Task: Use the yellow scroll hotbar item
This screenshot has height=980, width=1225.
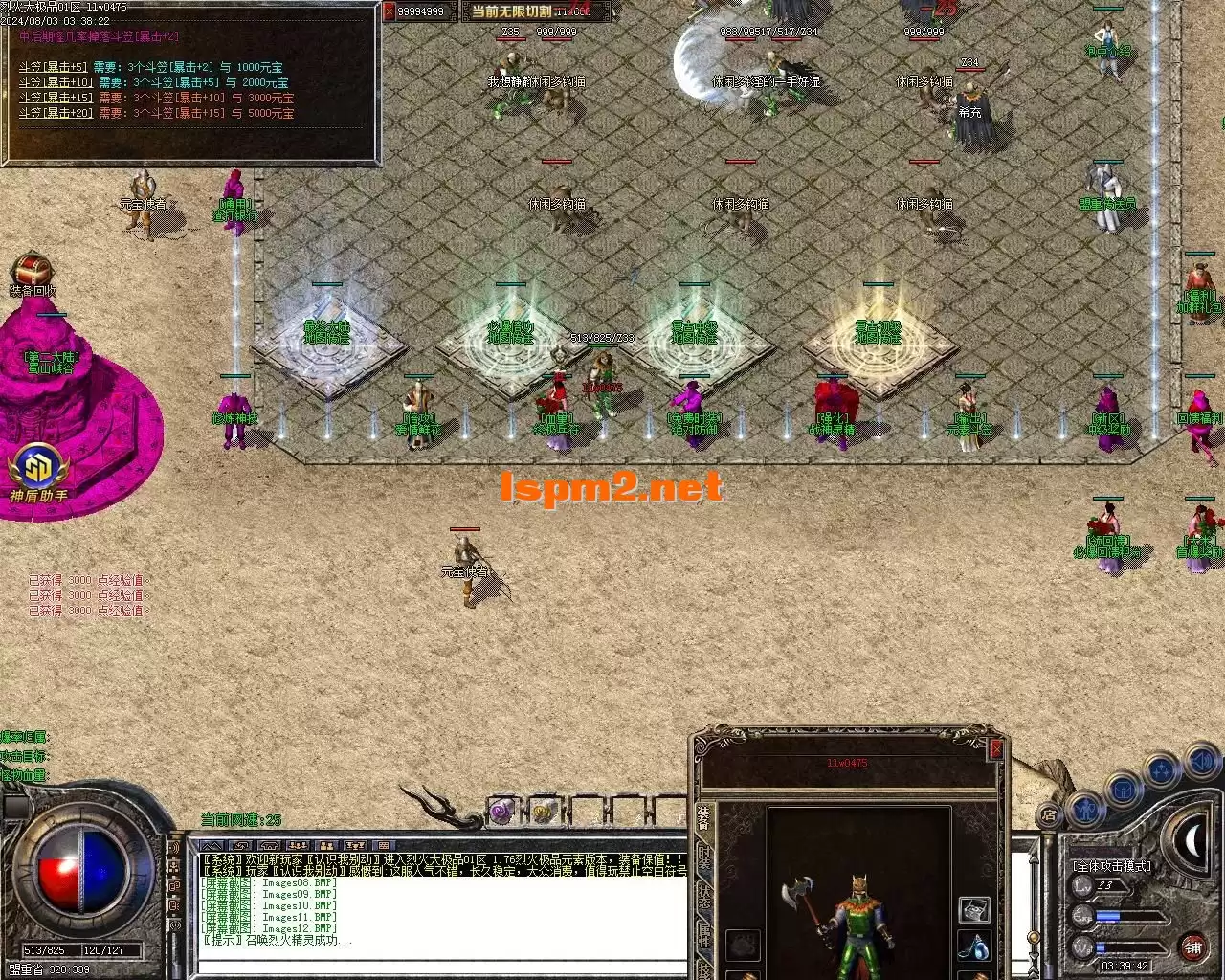Action: (544, 813)
